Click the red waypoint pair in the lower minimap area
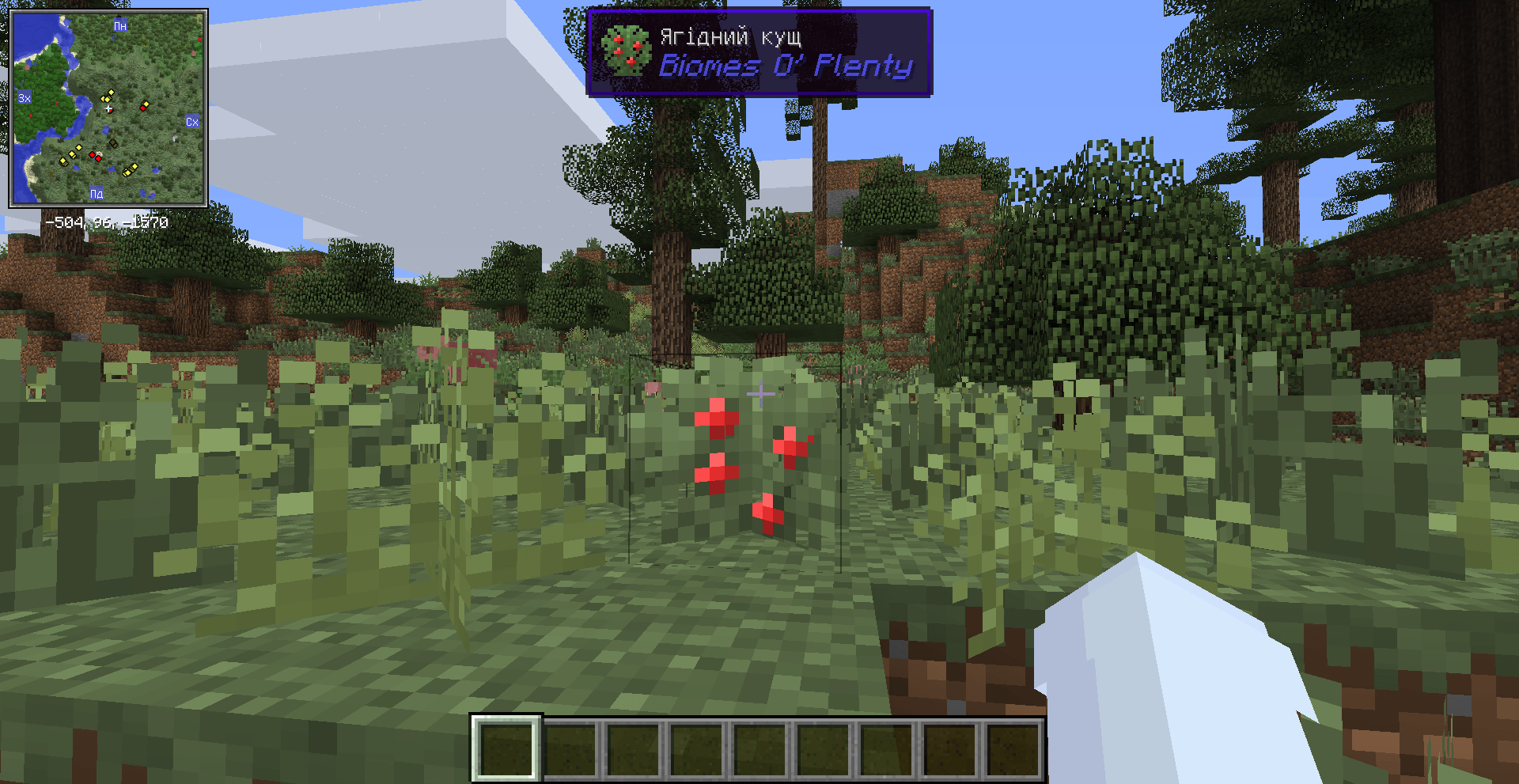1519x784 pixels. (x=95, y=157)
